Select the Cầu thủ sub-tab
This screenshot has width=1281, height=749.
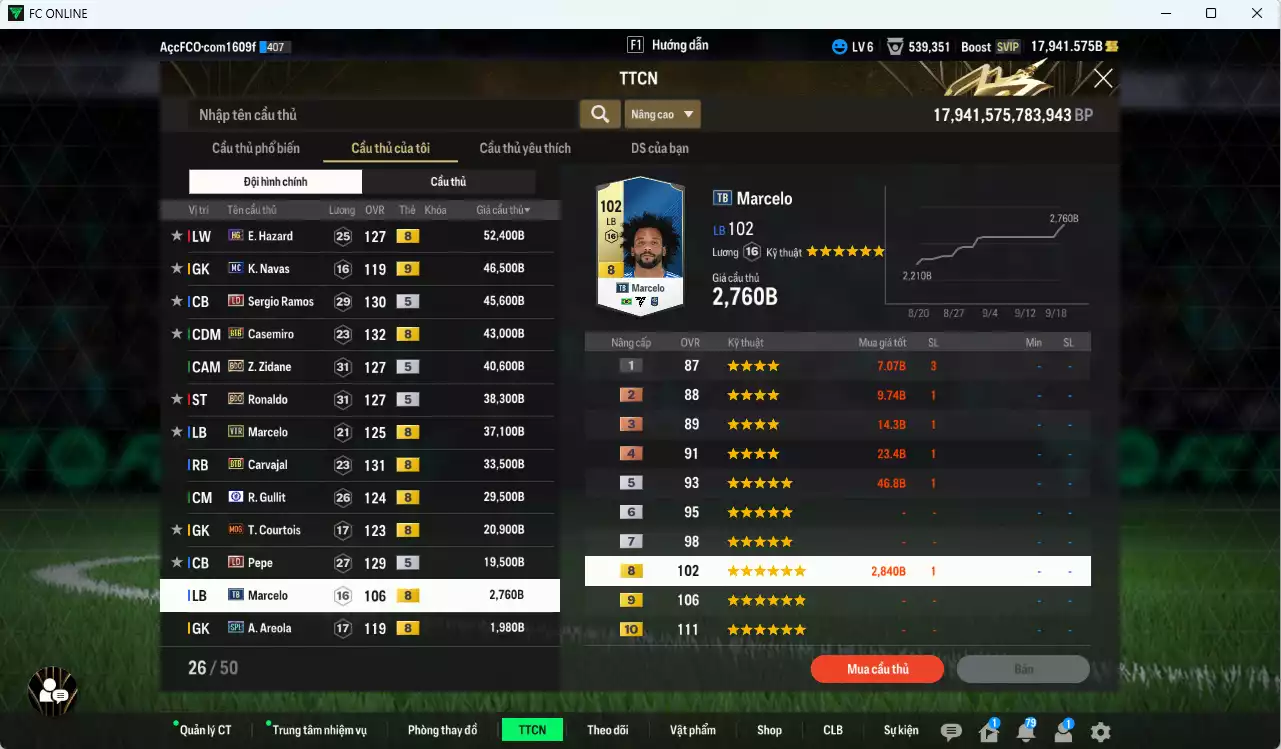coord(448,182)
